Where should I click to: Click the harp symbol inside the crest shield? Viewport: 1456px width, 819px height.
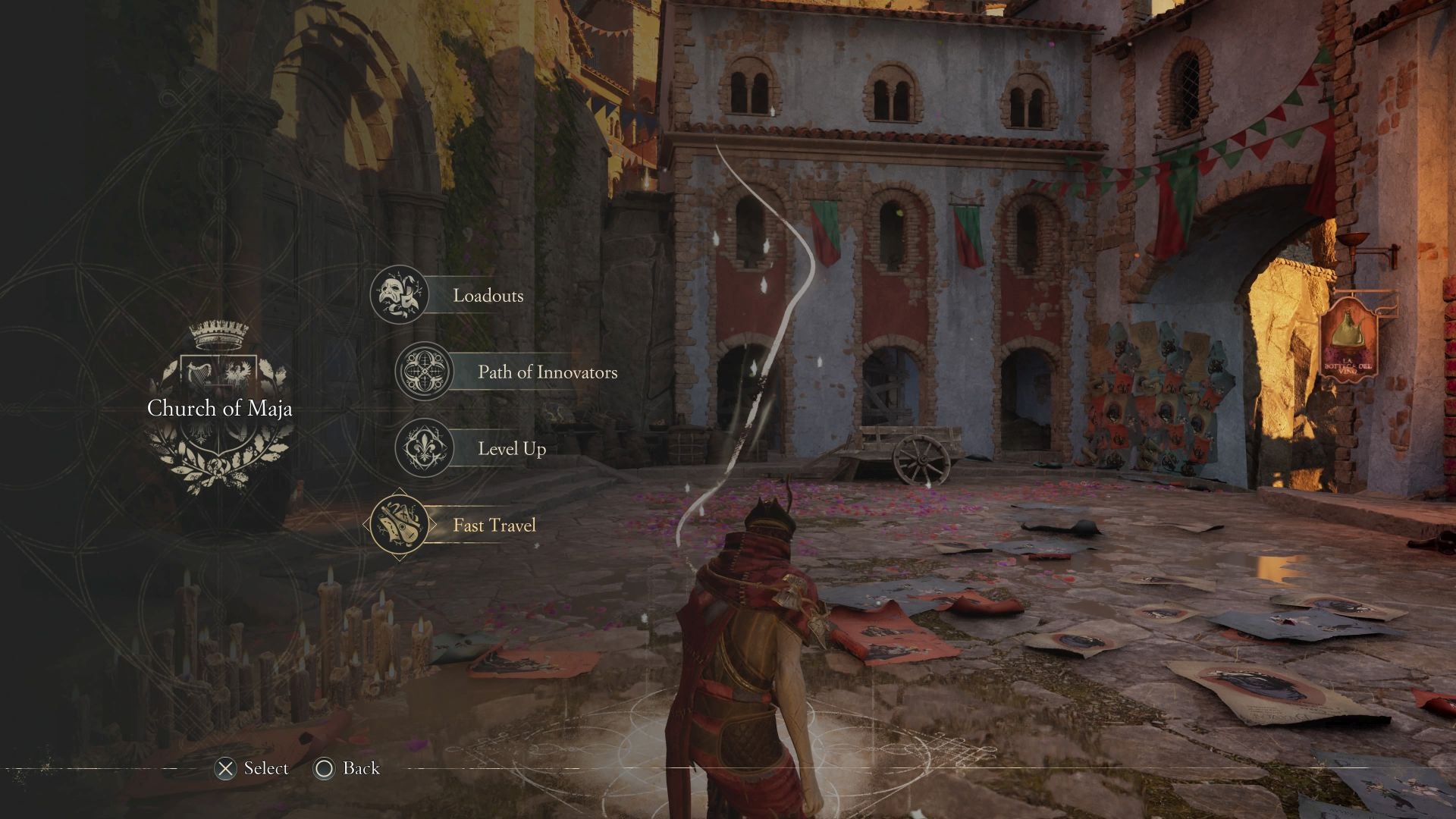tap(199, 373)
